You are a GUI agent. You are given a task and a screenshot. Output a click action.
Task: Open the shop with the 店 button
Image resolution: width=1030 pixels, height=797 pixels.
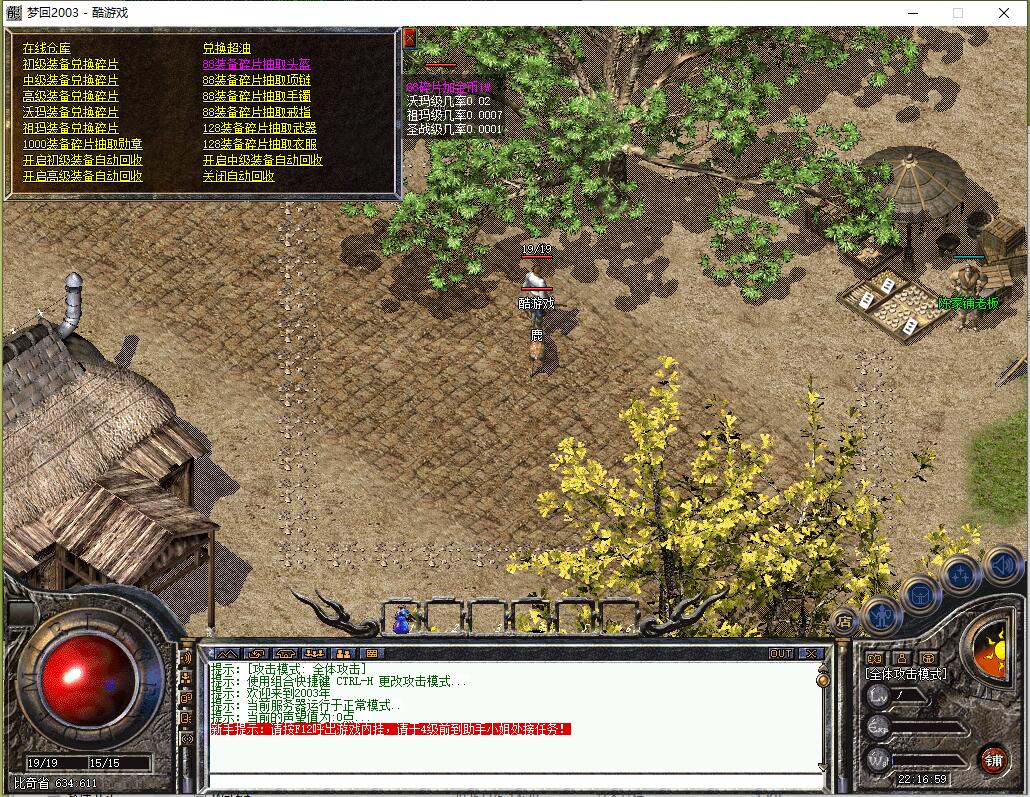pos(843,622)
